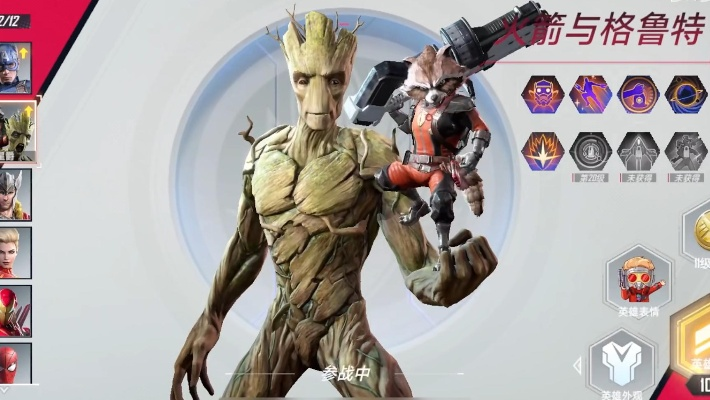Choose the Spider-Man hero portrait
This screenshot has height=400, width=710.
click(x=16, y=363)
